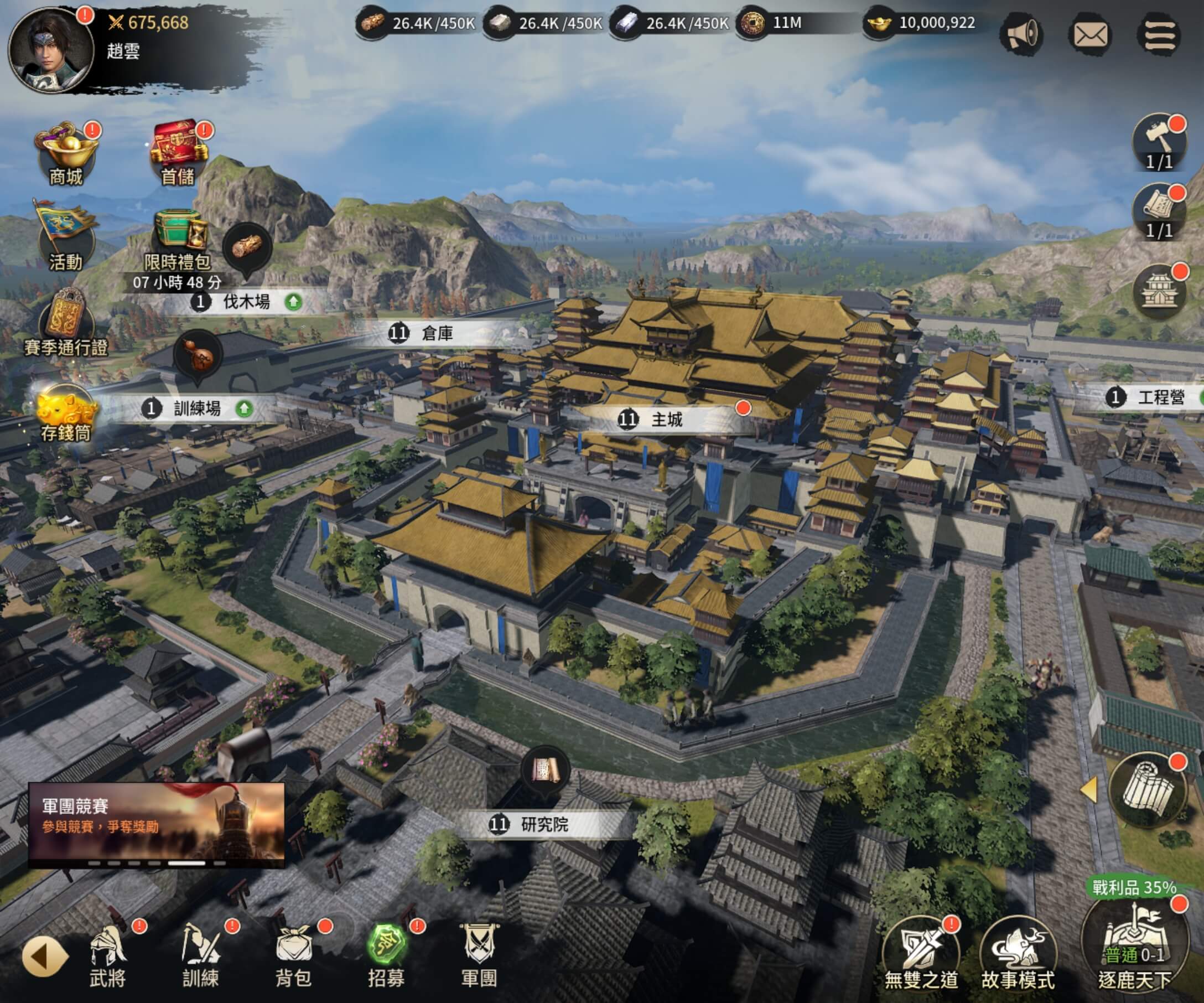Screen dimensions: 1204x1003
Task: Open the mail envelope inbox
Action: pos(1090,35)
